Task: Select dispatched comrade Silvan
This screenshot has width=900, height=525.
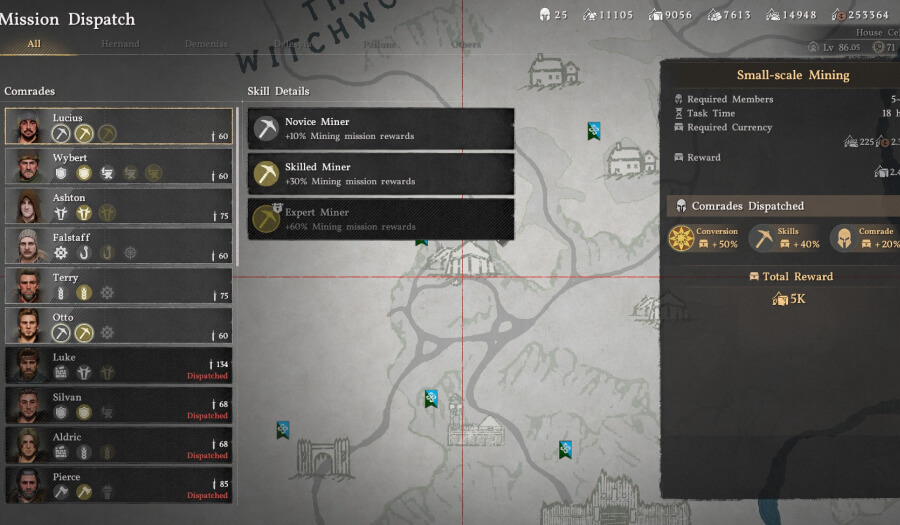Action: (x=118, y=405)
